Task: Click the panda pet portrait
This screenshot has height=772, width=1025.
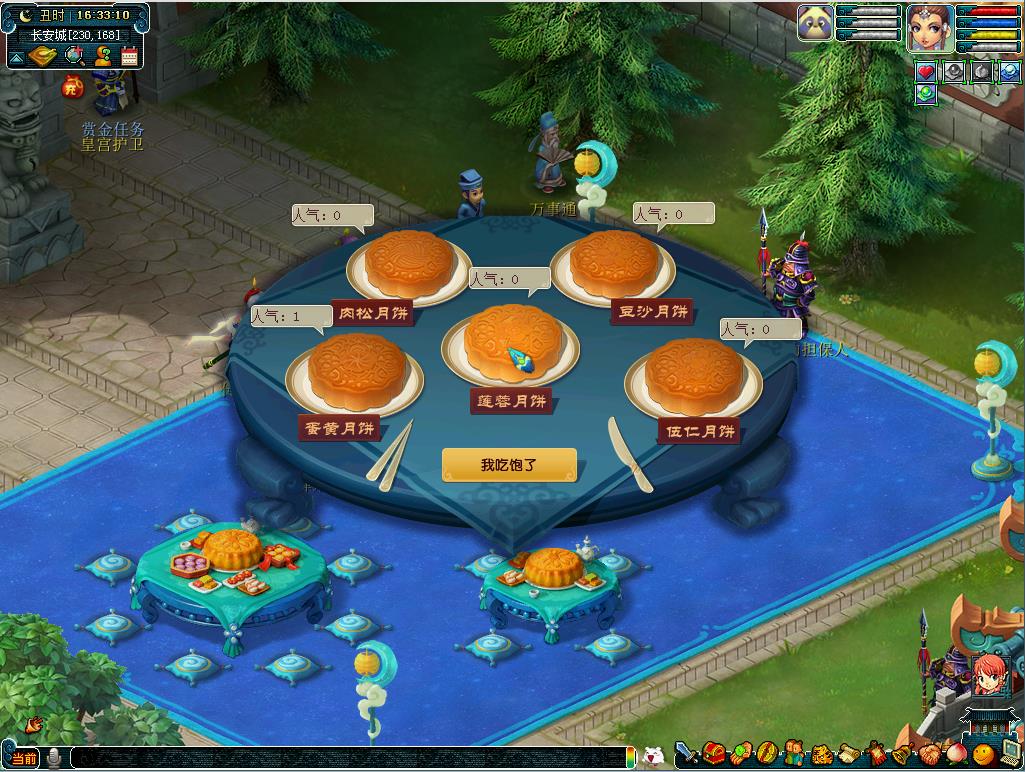Action: (x=815, y=23)
